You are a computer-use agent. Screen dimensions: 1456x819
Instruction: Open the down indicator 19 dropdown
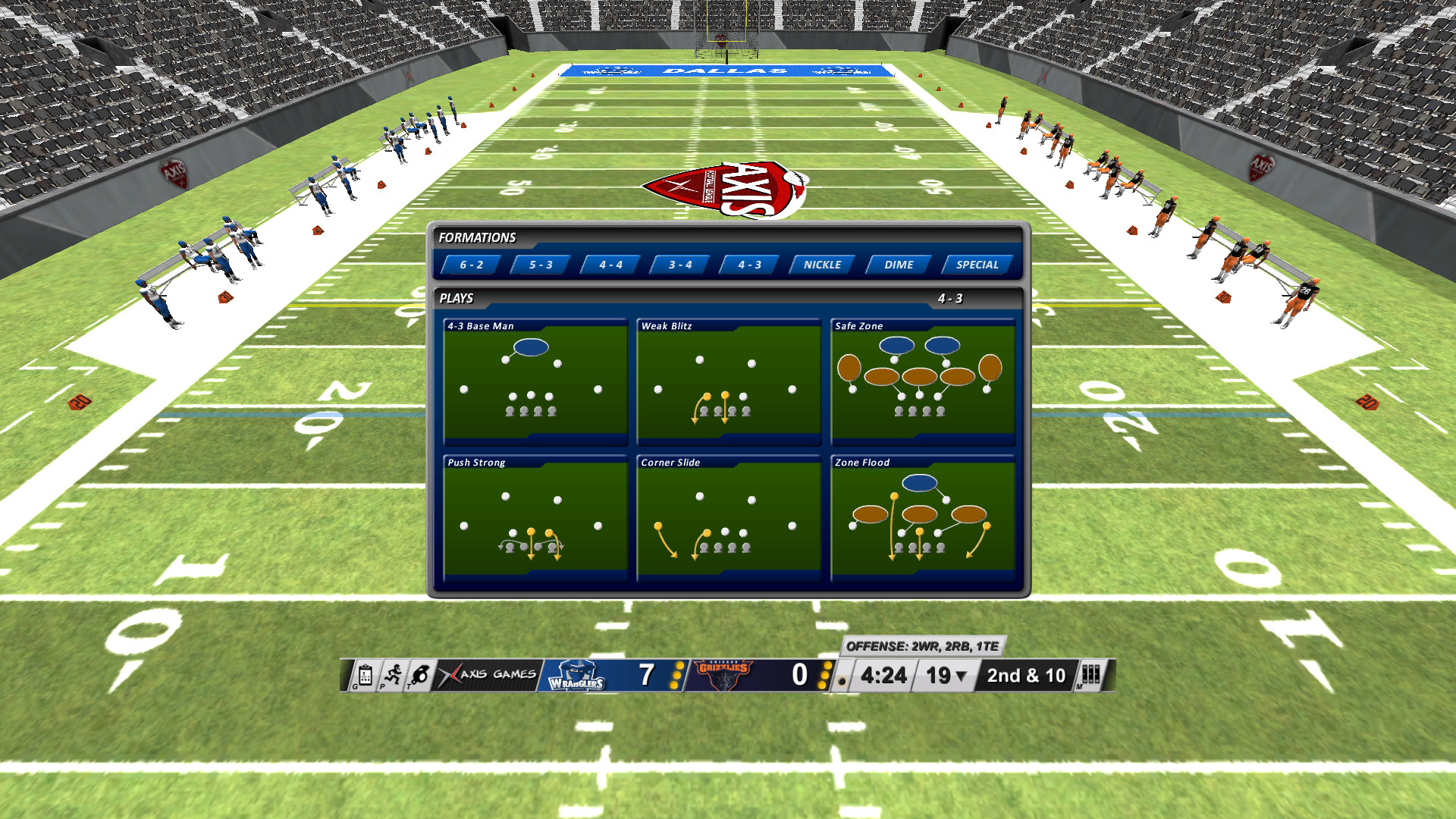click(946, 675)
